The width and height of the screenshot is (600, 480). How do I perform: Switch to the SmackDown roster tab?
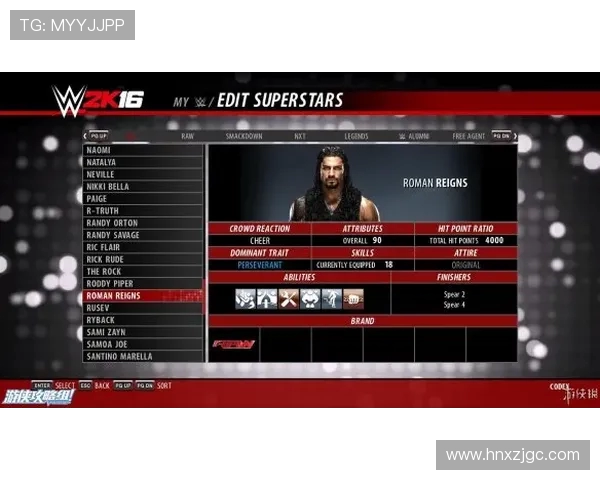point(243,135)
